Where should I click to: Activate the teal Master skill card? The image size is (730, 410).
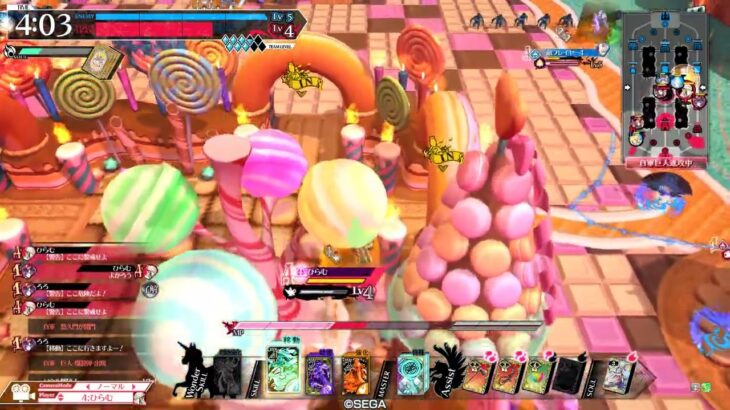412,372
